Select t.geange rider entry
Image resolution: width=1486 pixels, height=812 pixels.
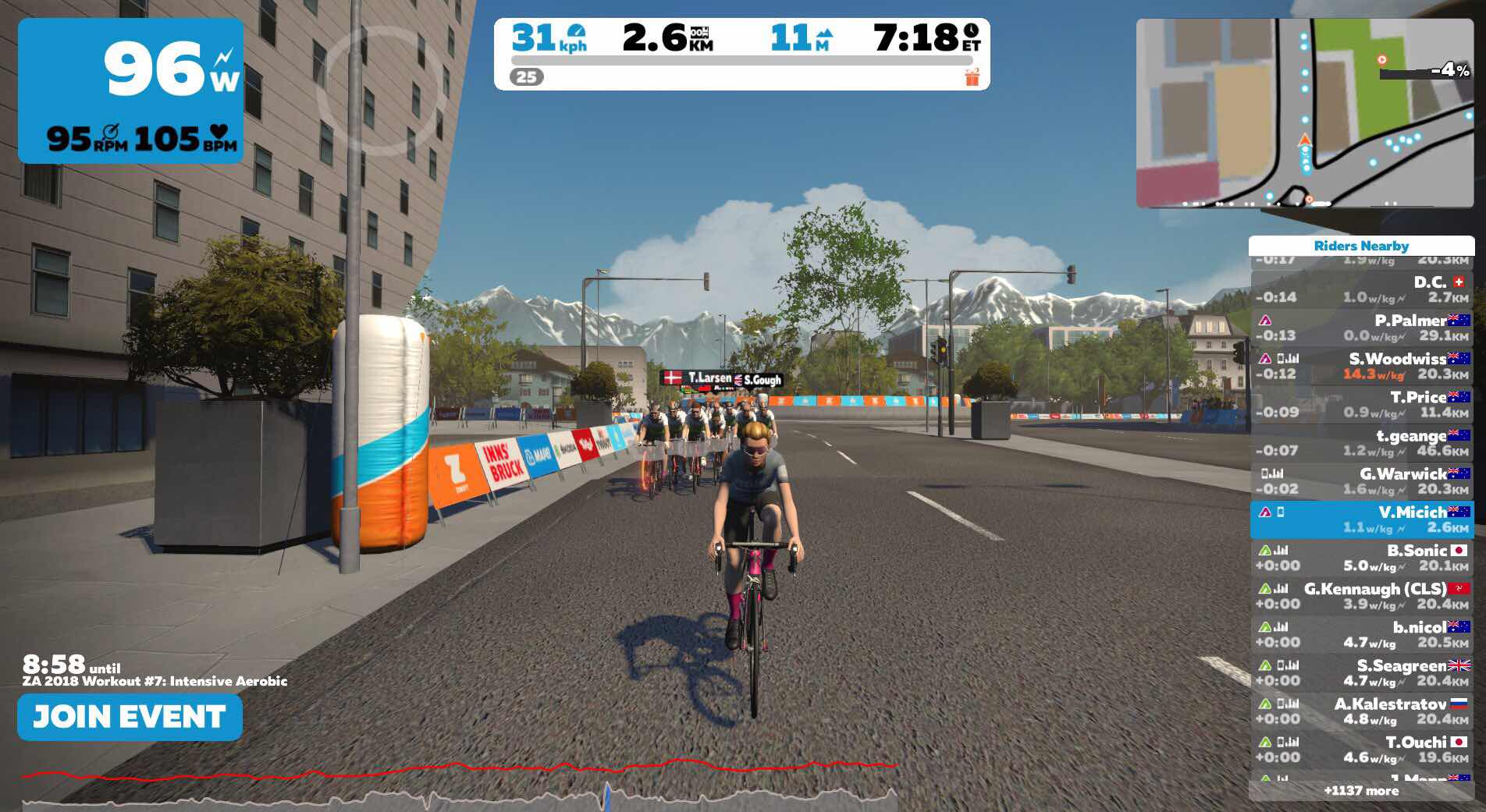pos(1361,442)
